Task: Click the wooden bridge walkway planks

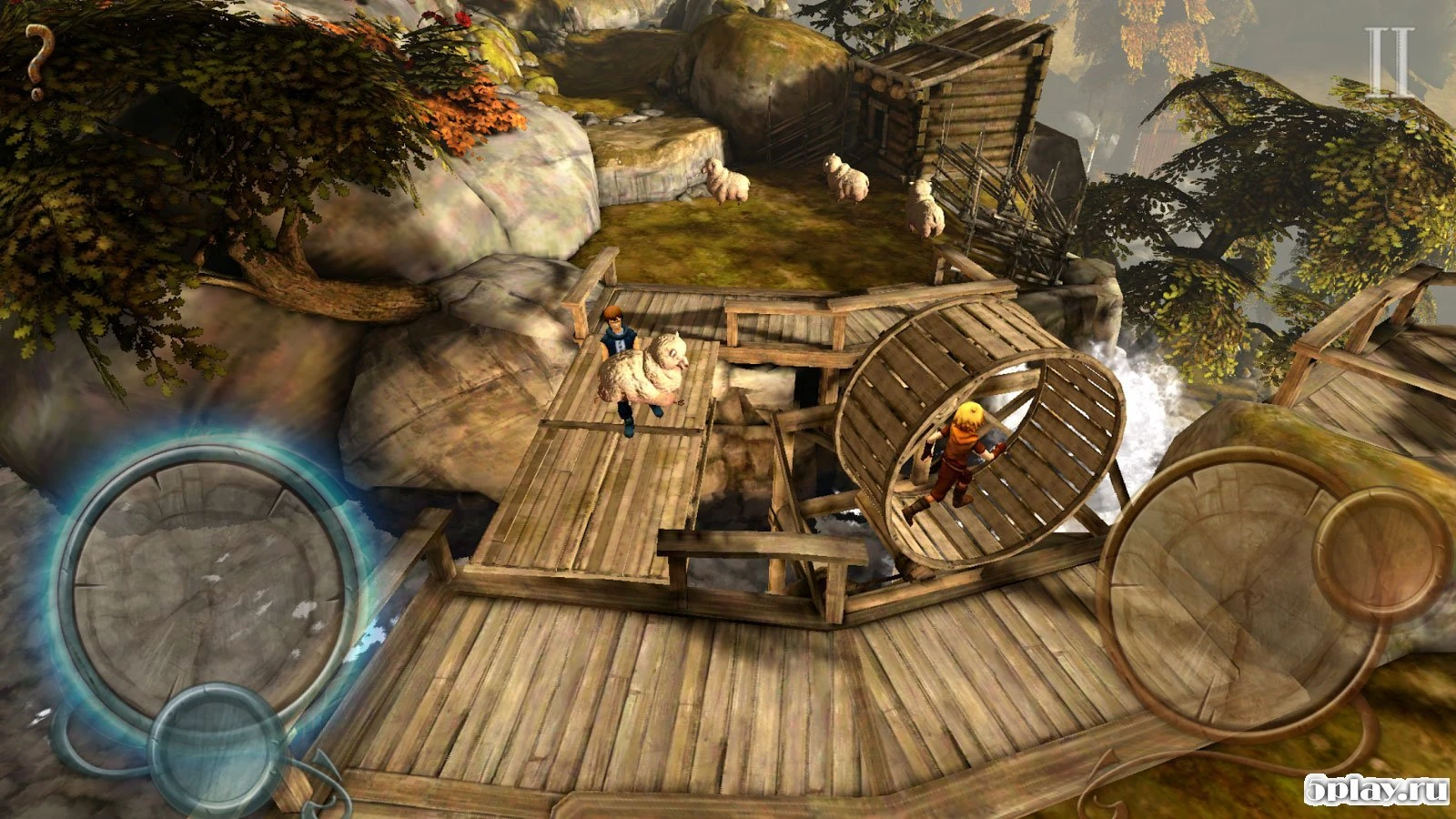Action: (x=637, y=682)
